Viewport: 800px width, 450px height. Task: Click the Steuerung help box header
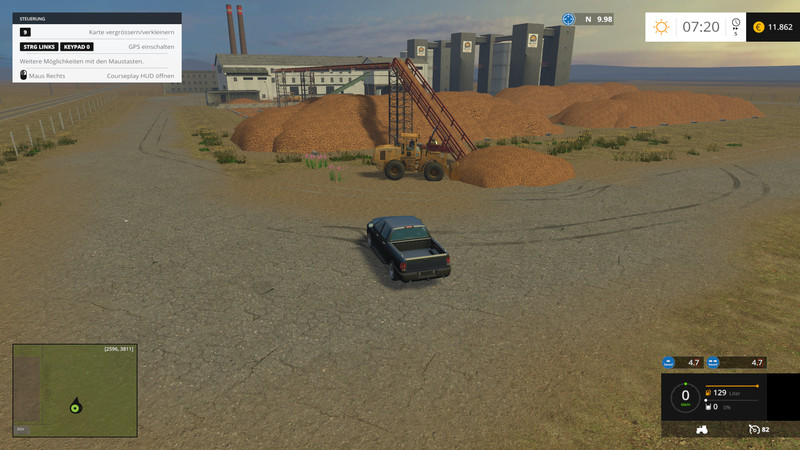(x=97, y=18)
